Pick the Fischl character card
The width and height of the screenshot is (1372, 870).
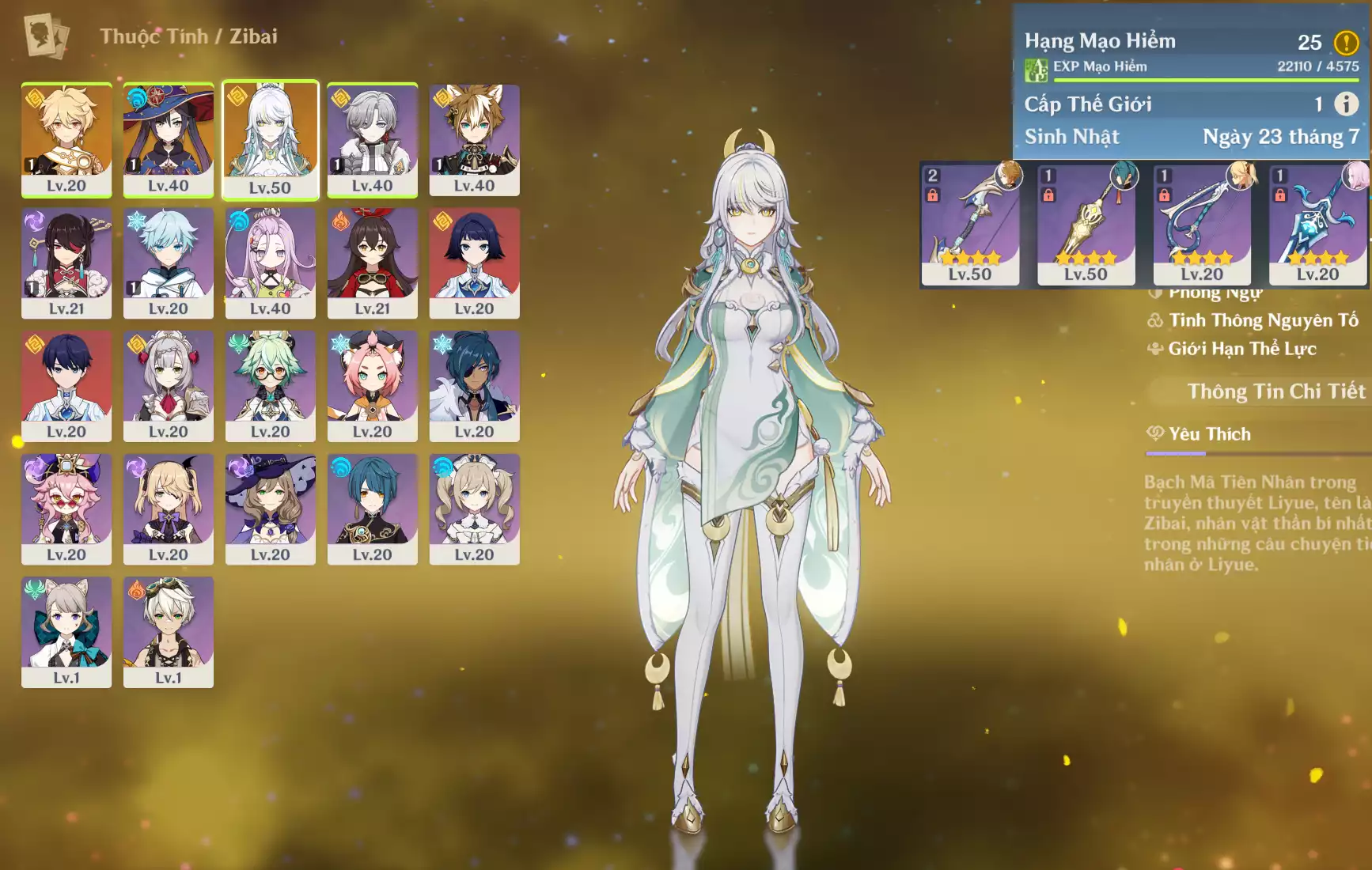pos(168,509)
